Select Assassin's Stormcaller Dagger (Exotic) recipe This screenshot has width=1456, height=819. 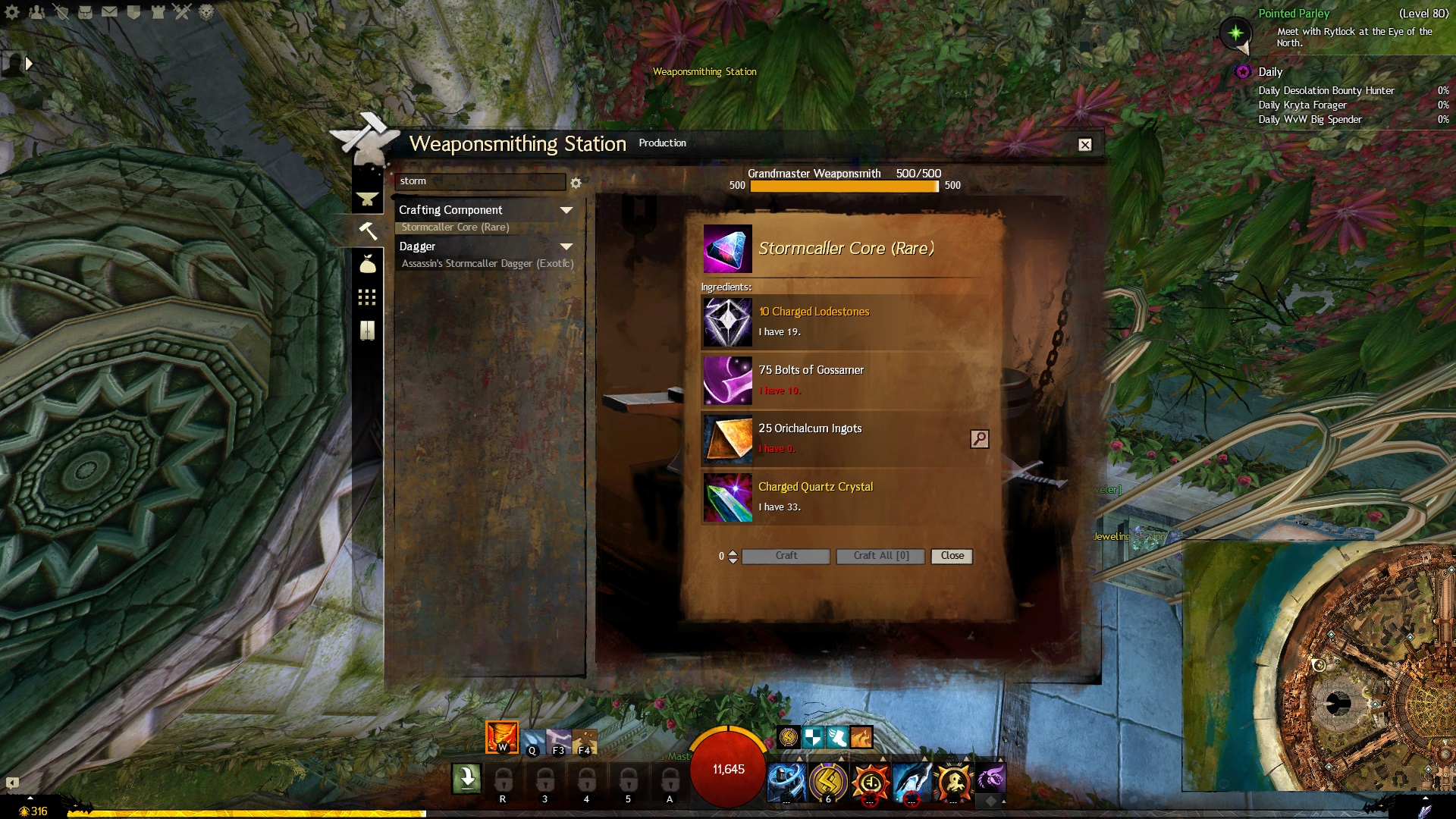(x=487, y=264)
